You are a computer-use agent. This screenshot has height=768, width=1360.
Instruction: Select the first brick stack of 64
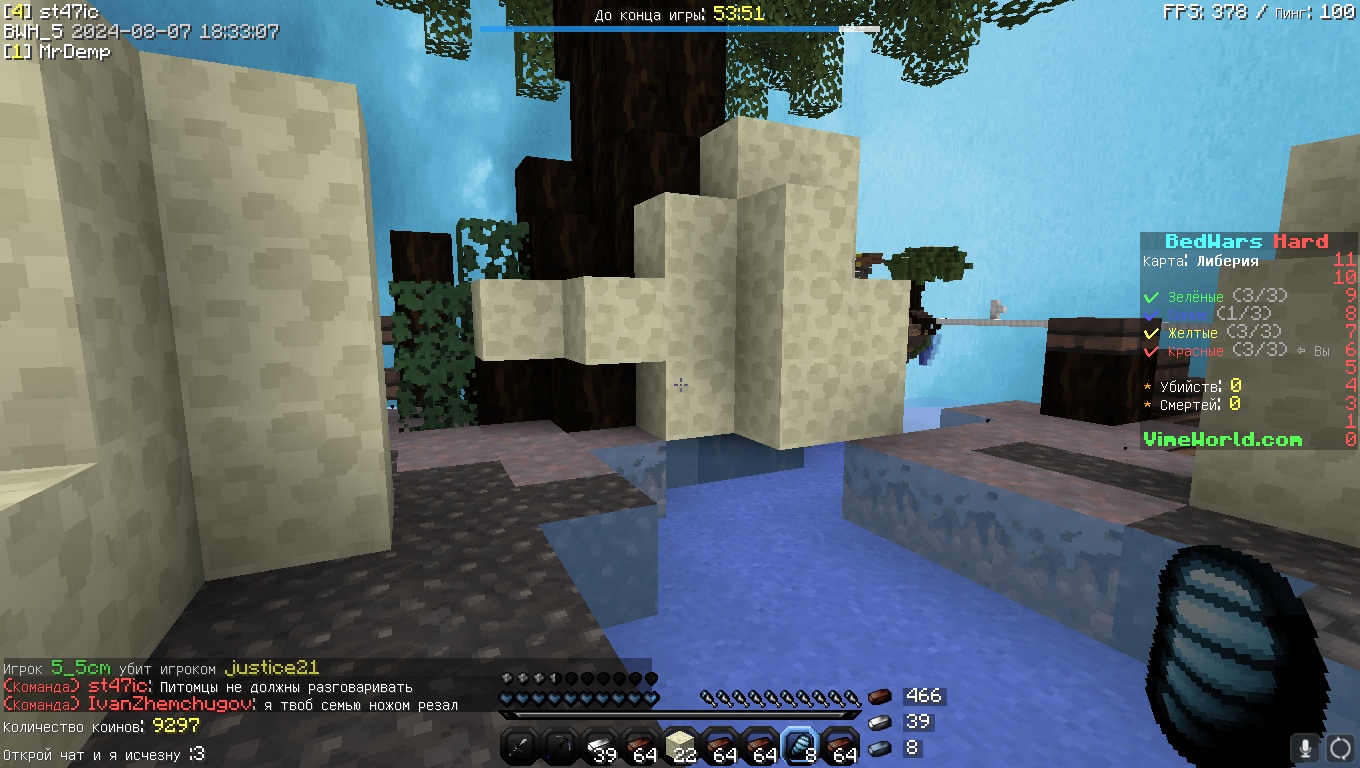click(641, 745)
